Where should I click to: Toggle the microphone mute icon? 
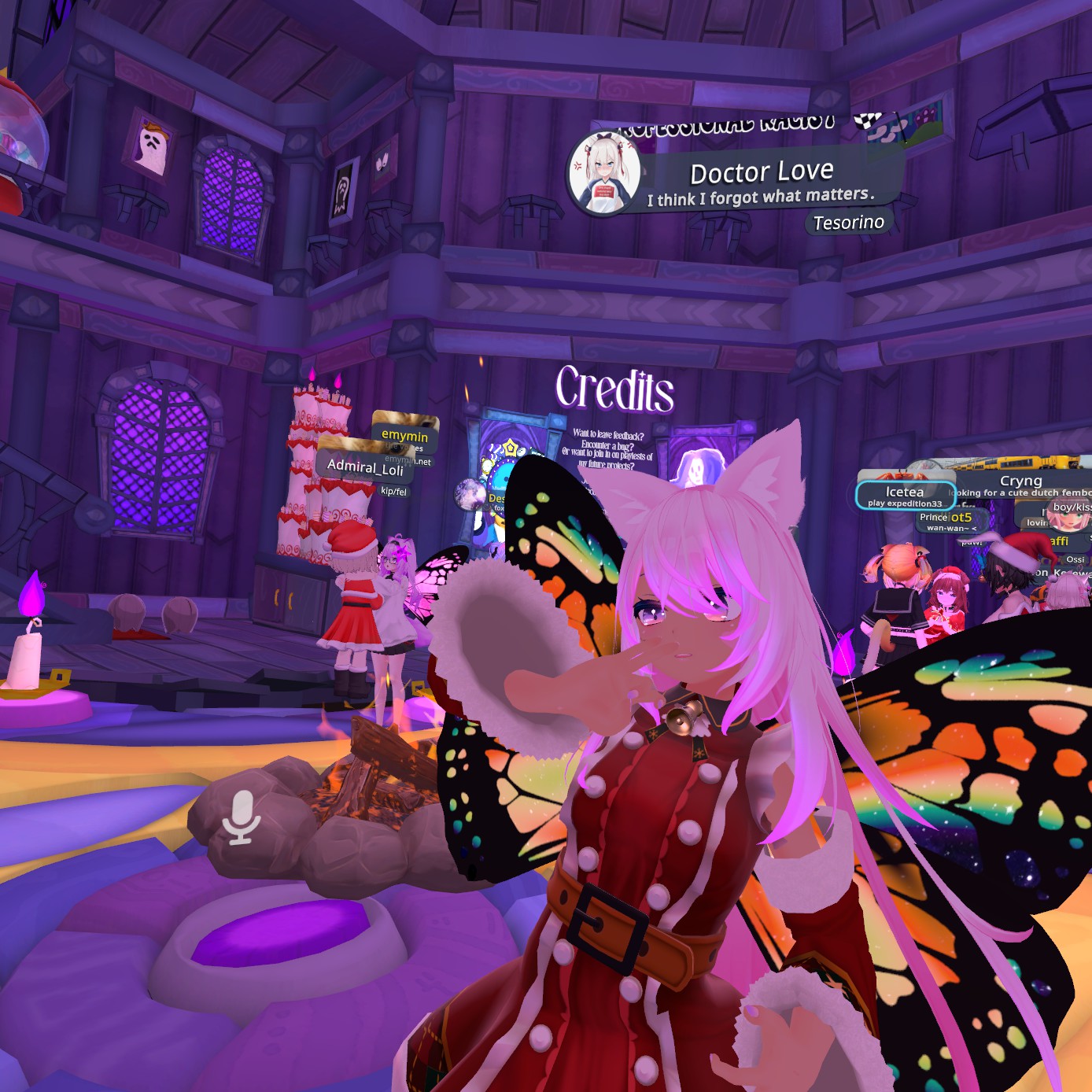point(240,818)
